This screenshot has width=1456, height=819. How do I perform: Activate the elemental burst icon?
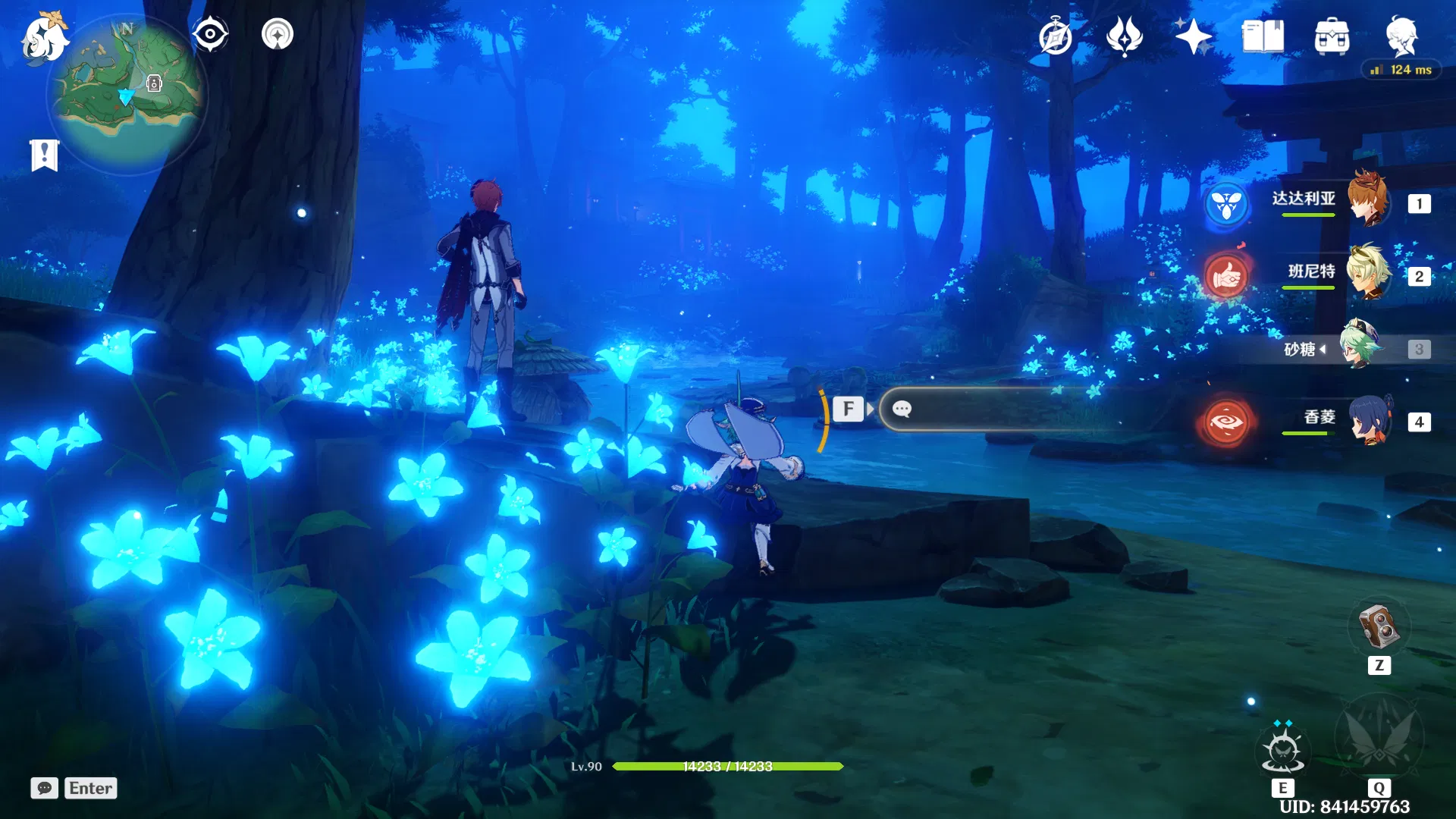coord(1379,737)
